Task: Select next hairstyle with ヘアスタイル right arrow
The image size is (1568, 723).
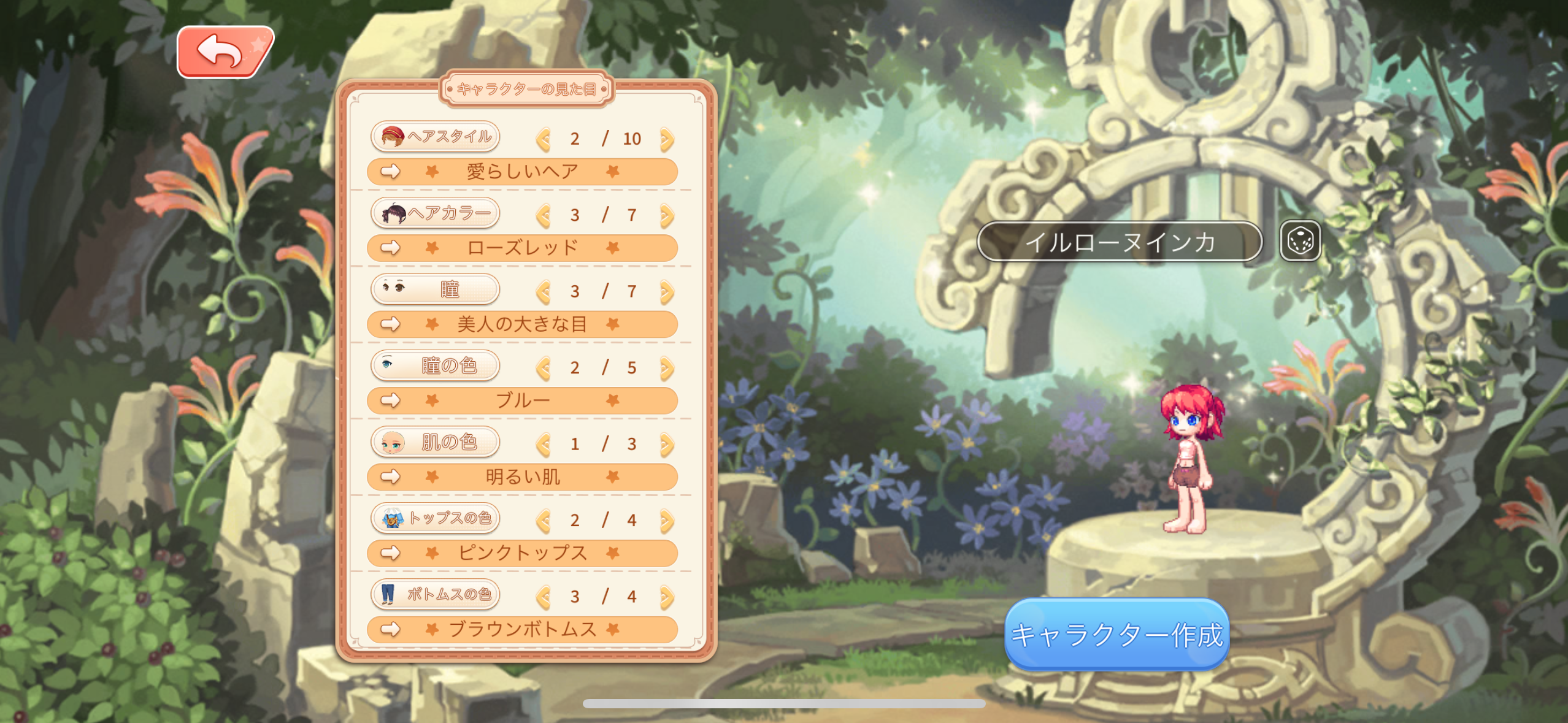Action: [x=667, y=139]
